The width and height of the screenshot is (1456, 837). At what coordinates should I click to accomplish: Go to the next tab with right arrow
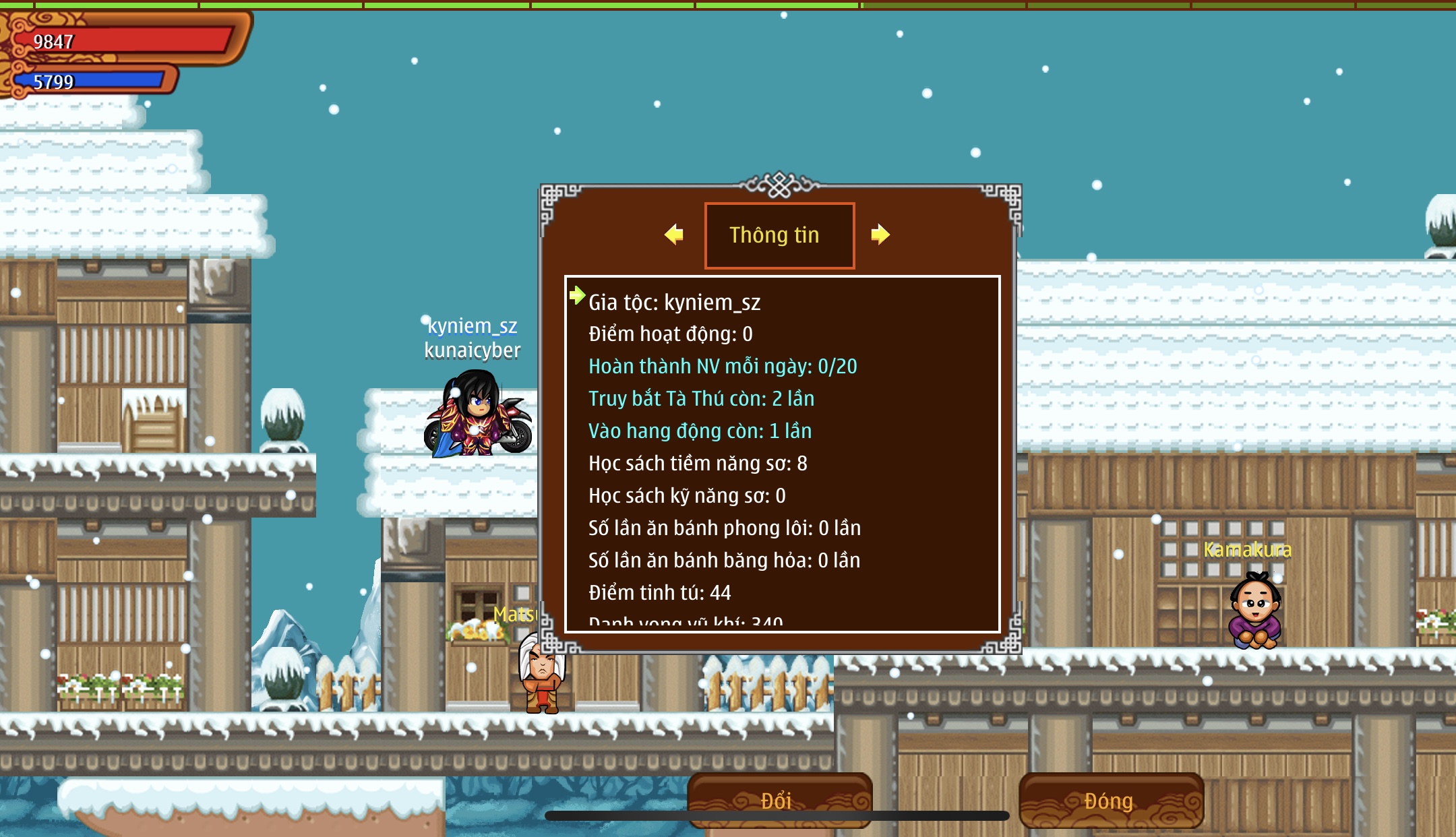coord(880,235)
